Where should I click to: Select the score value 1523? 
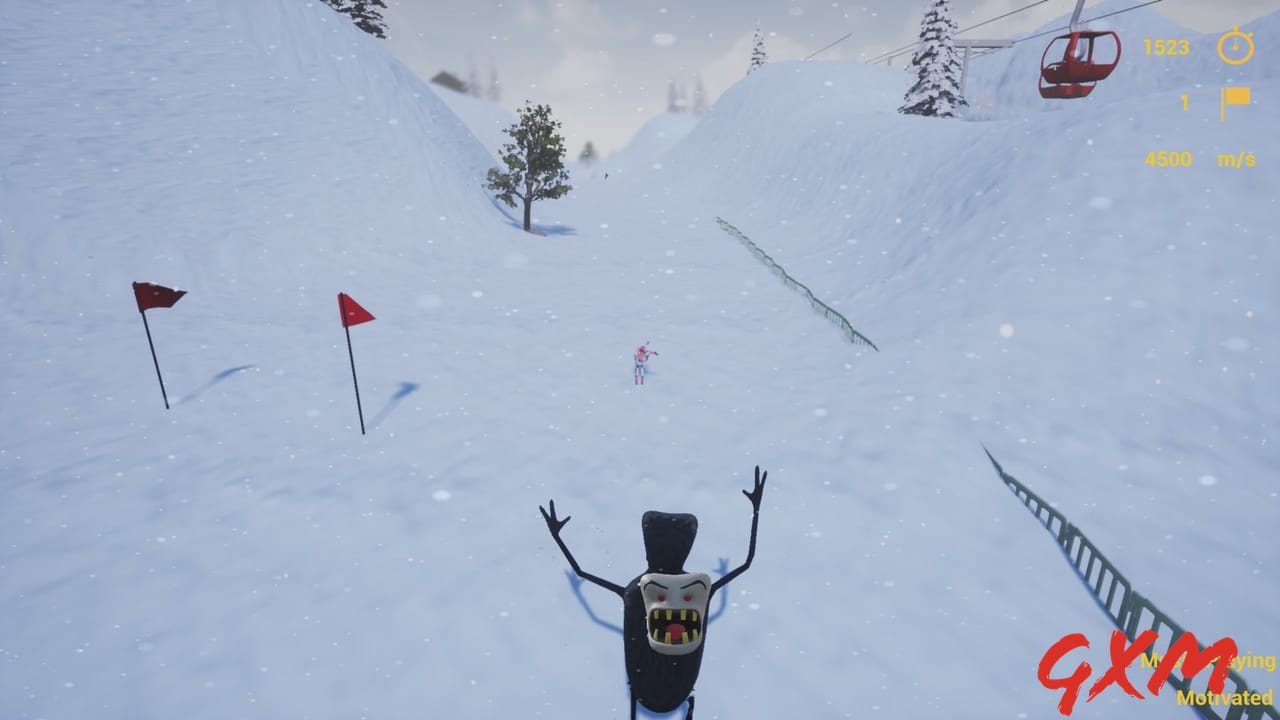1165,48
